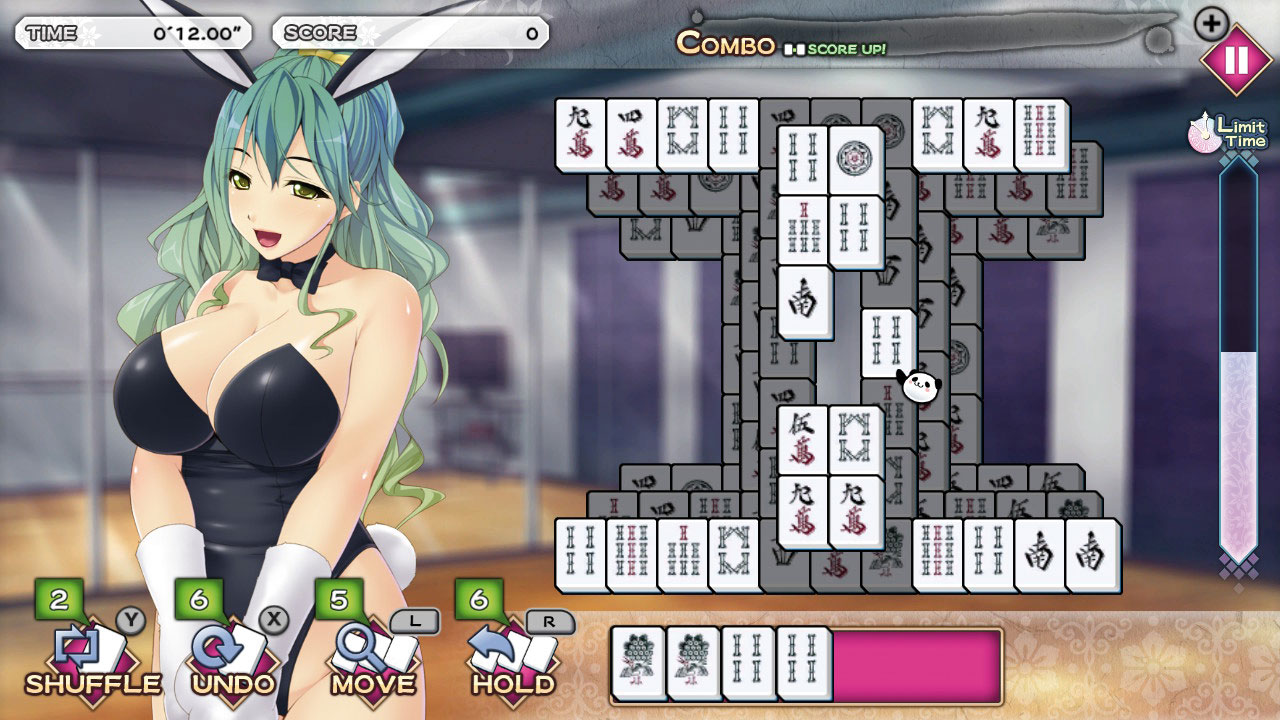Screen dimensions: 1280x720
Task: Select the lit 四萬 character tile
Action: pos(631,134)
